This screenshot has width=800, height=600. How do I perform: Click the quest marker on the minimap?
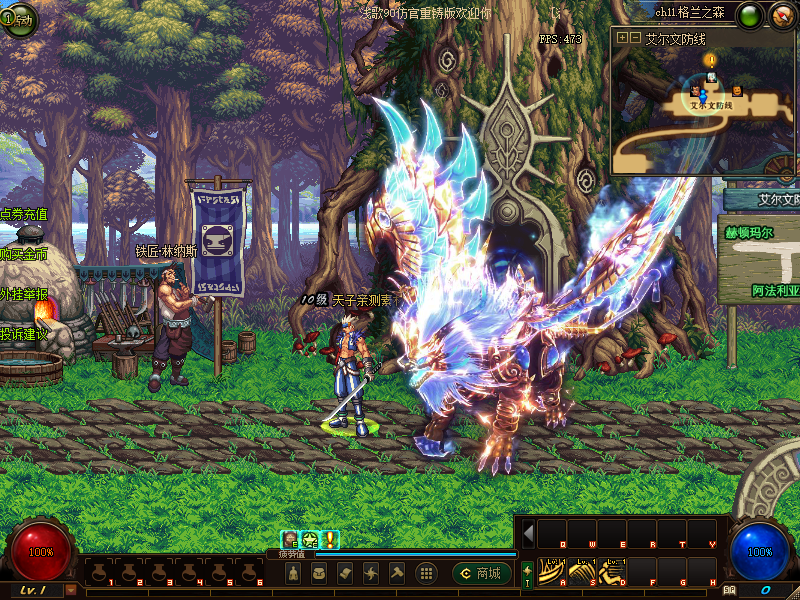coord(711,61)
